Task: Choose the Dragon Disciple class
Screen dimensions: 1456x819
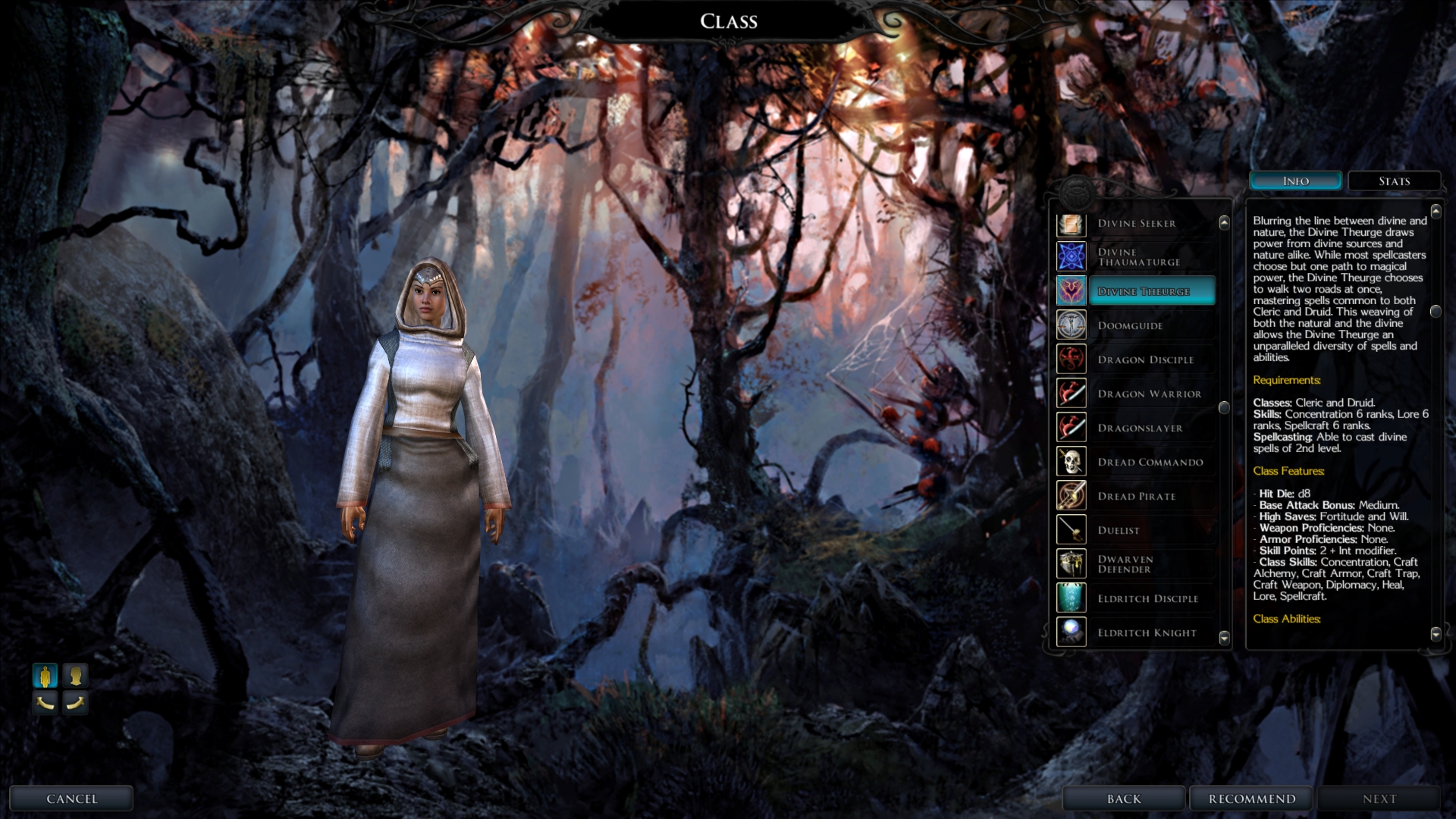Action: point(1145,359)
